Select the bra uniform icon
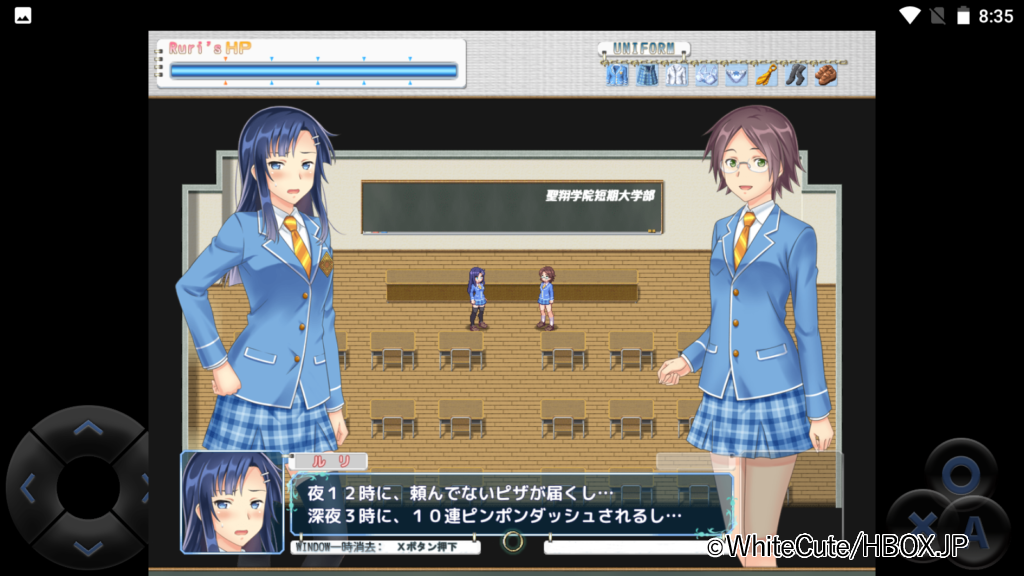1024x576 pixels. [706, 74]
